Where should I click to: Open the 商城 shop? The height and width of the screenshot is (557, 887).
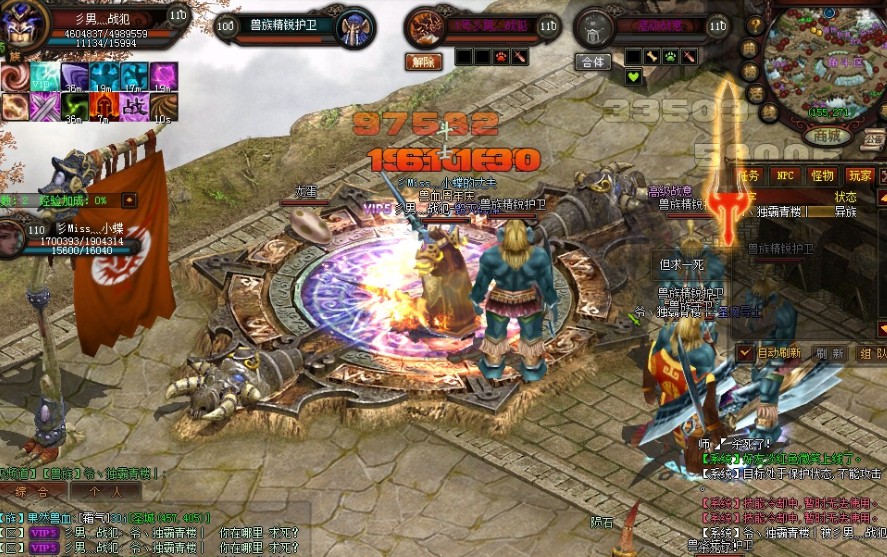[826, 136]
